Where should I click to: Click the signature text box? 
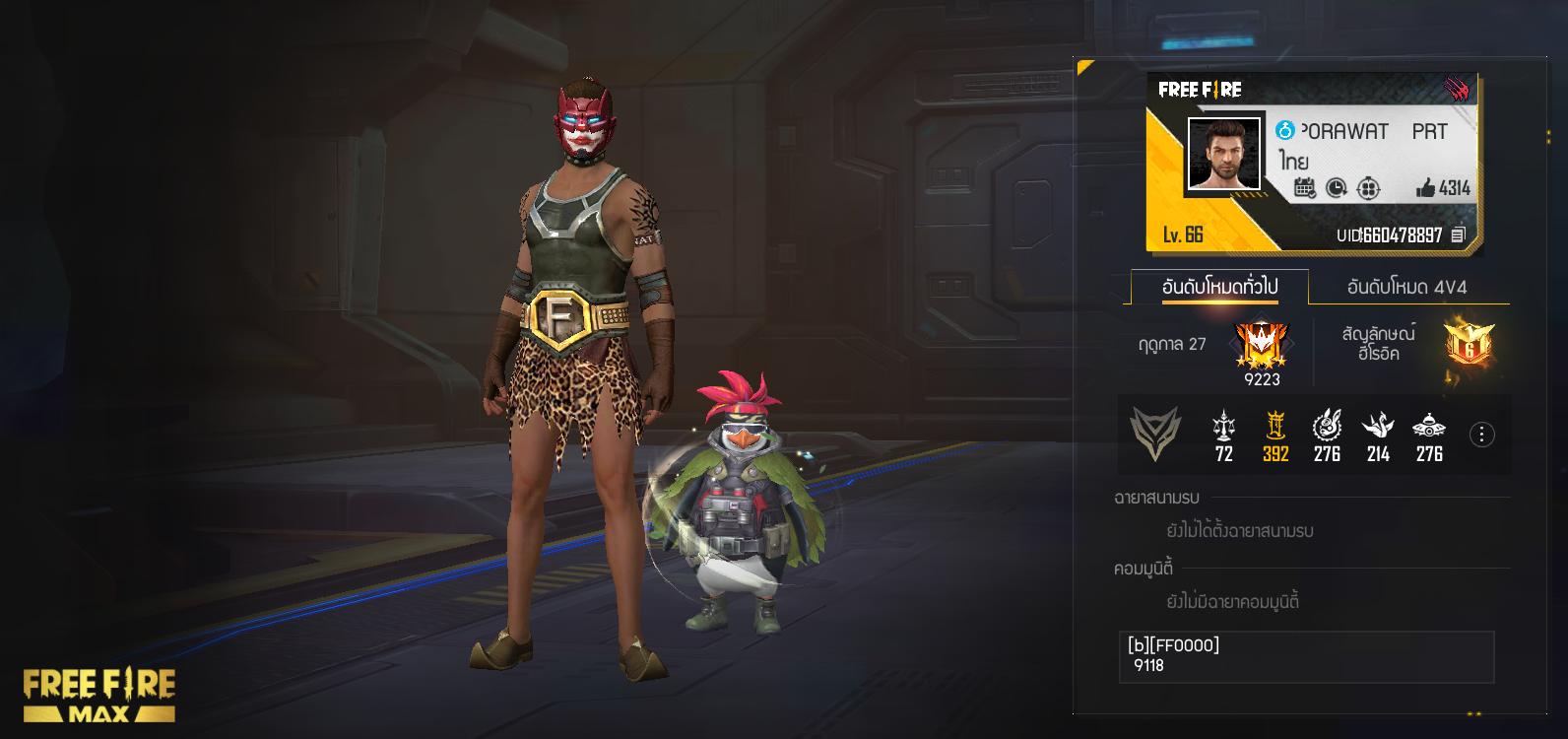[1306, 656]
